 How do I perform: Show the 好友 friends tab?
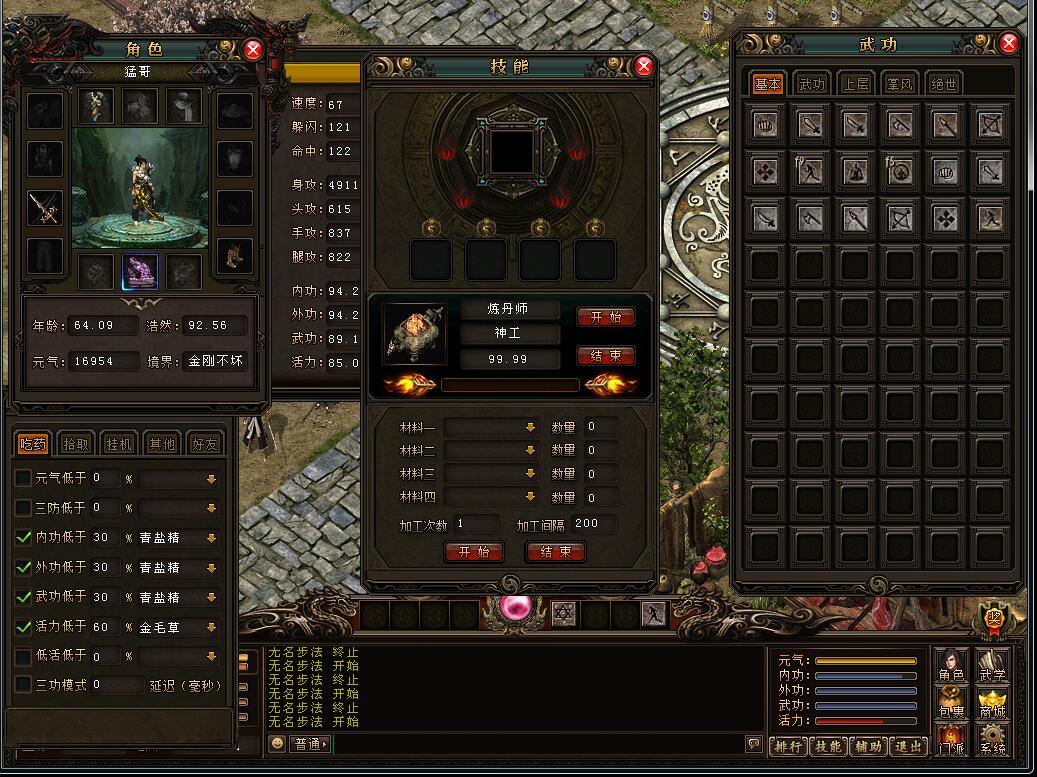click(x=204, y=444)
